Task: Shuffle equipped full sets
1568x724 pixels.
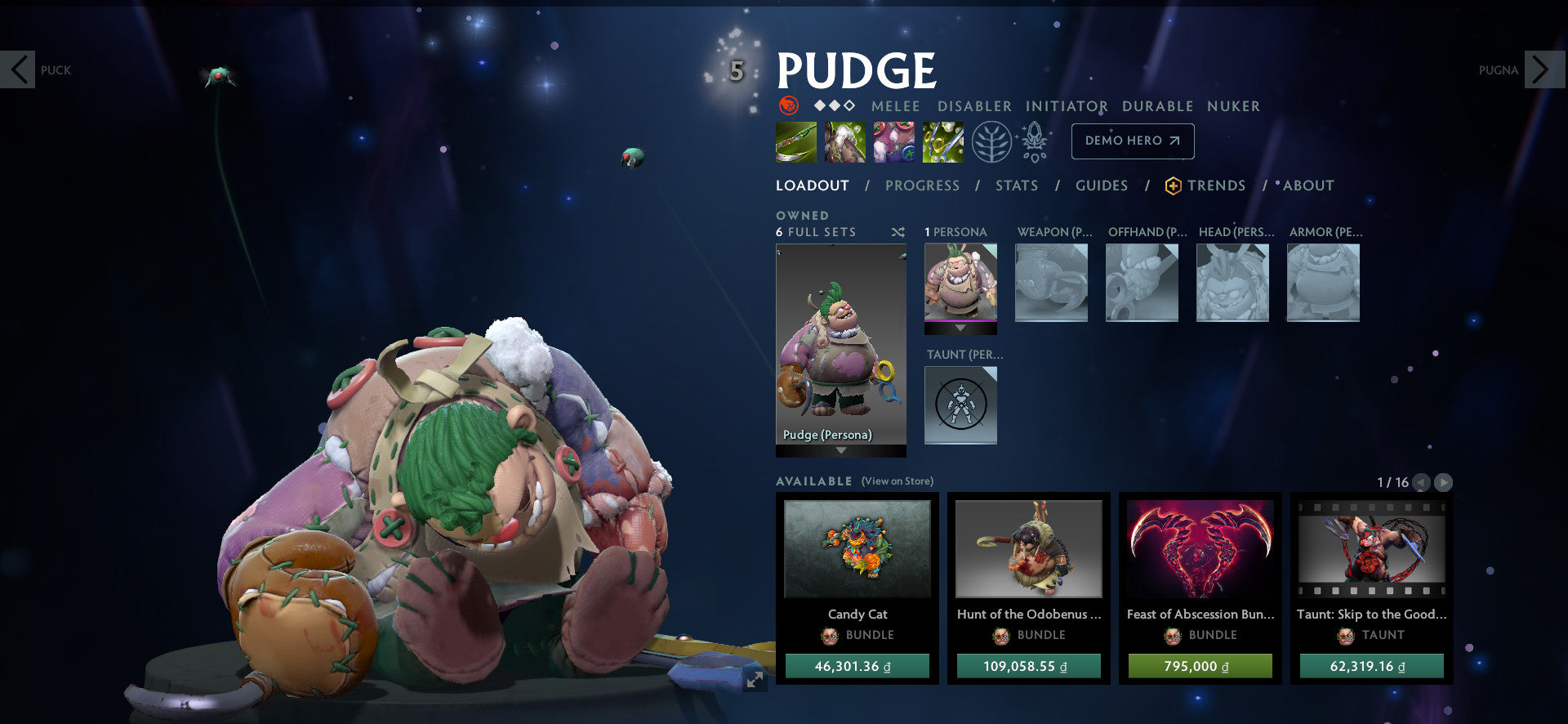Action: pyautogui.click(x=897, y=231)
